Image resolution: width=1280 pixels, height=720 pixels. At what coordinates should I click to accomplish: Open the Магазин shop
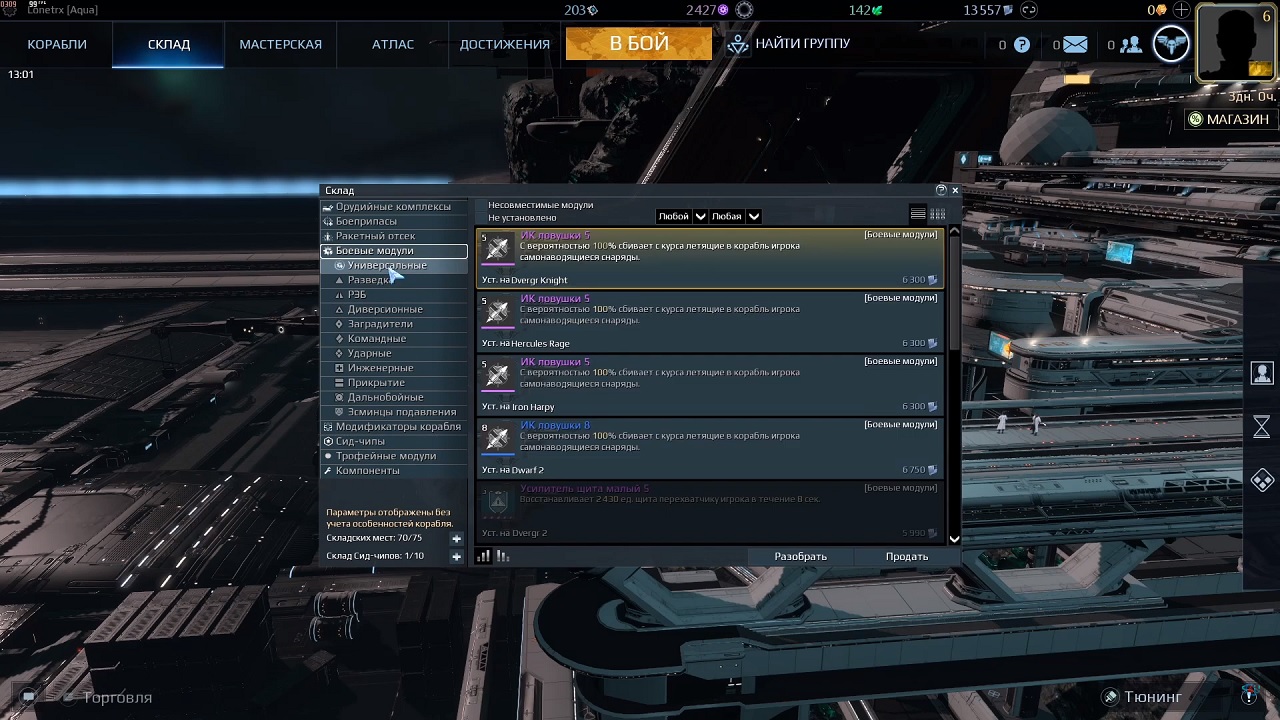pos(1227,119)
